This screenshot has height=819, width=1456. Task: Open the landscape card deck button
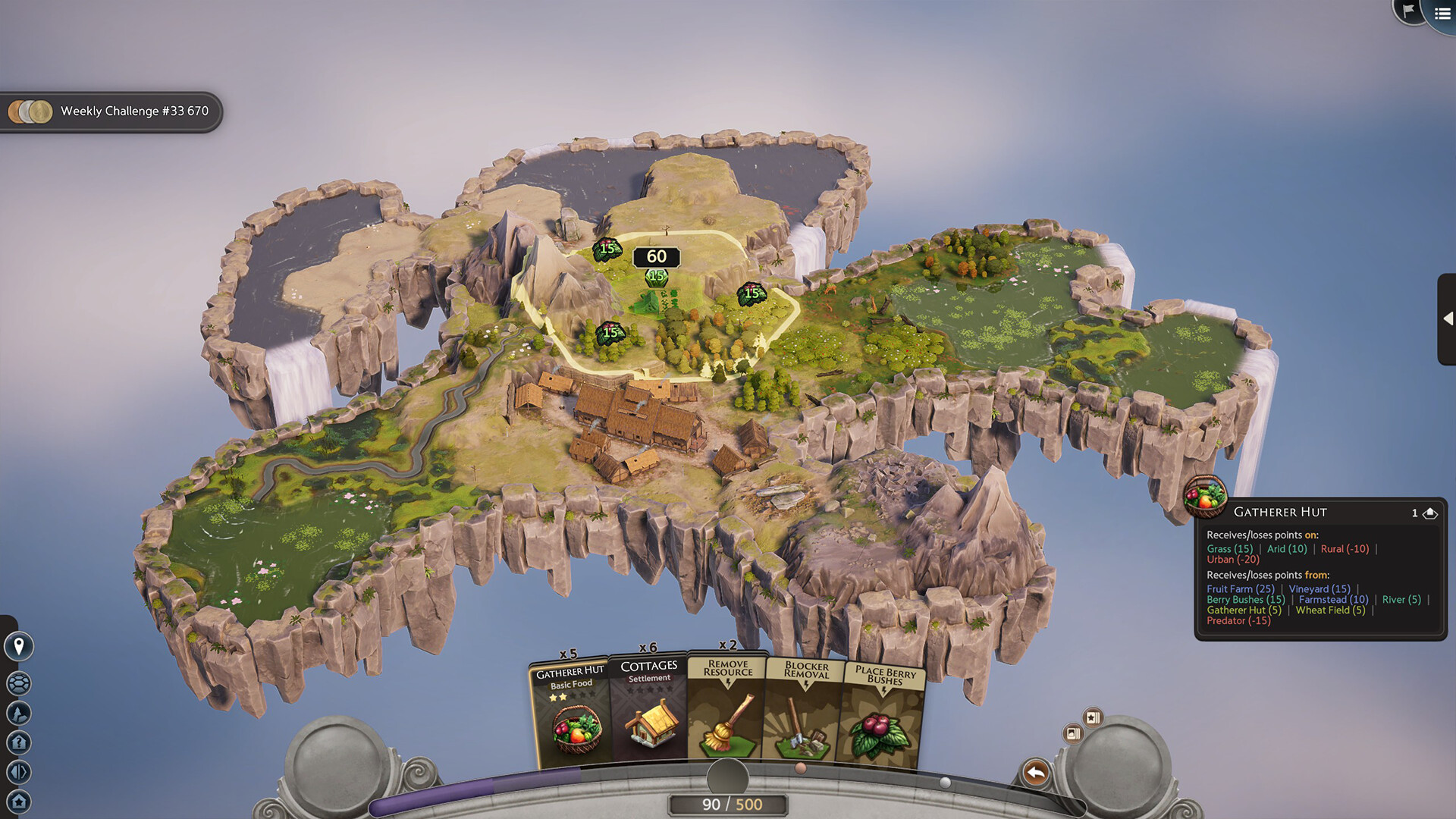point(1073,733)
